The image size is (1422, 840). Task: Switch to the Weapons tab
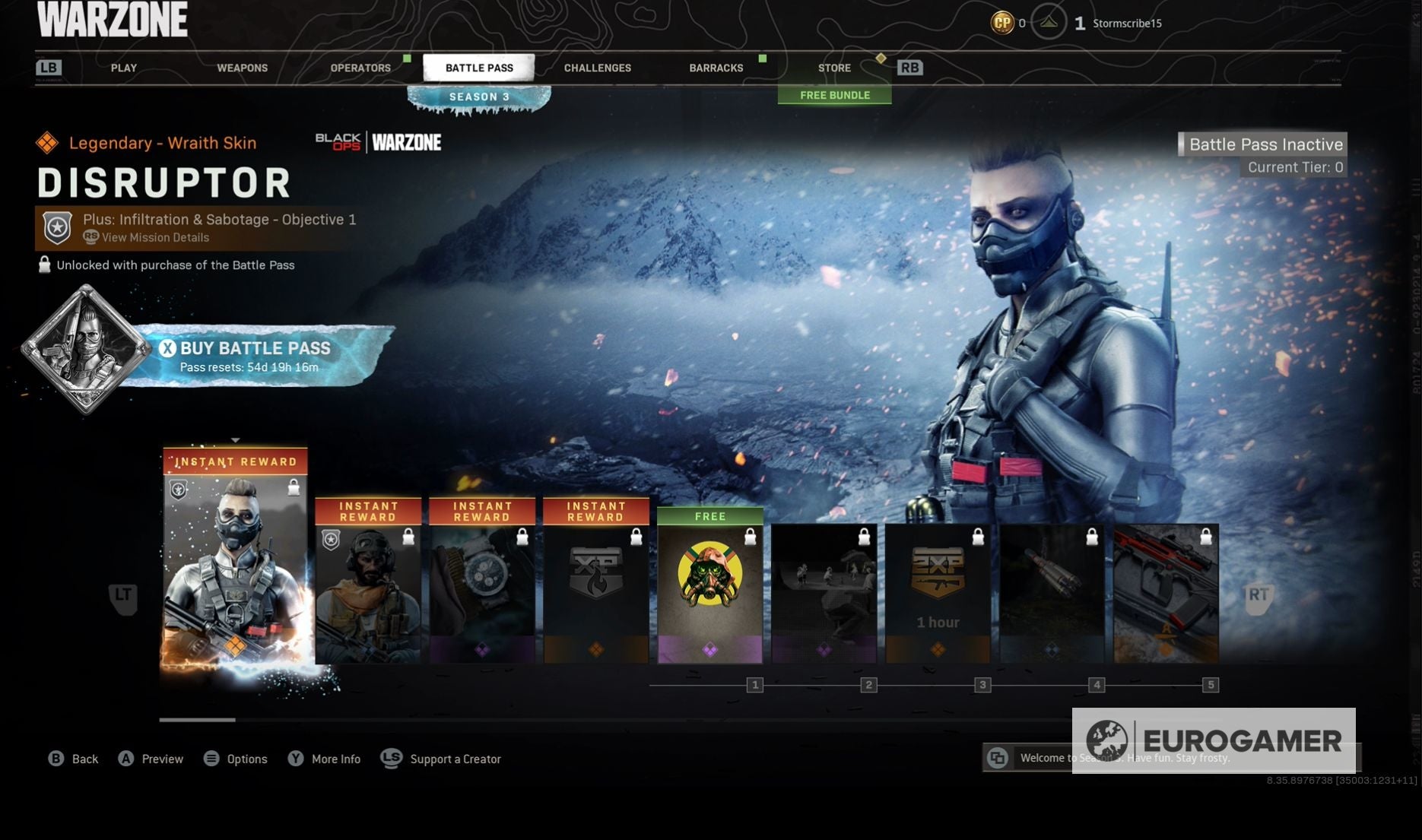tap(243, 68)
